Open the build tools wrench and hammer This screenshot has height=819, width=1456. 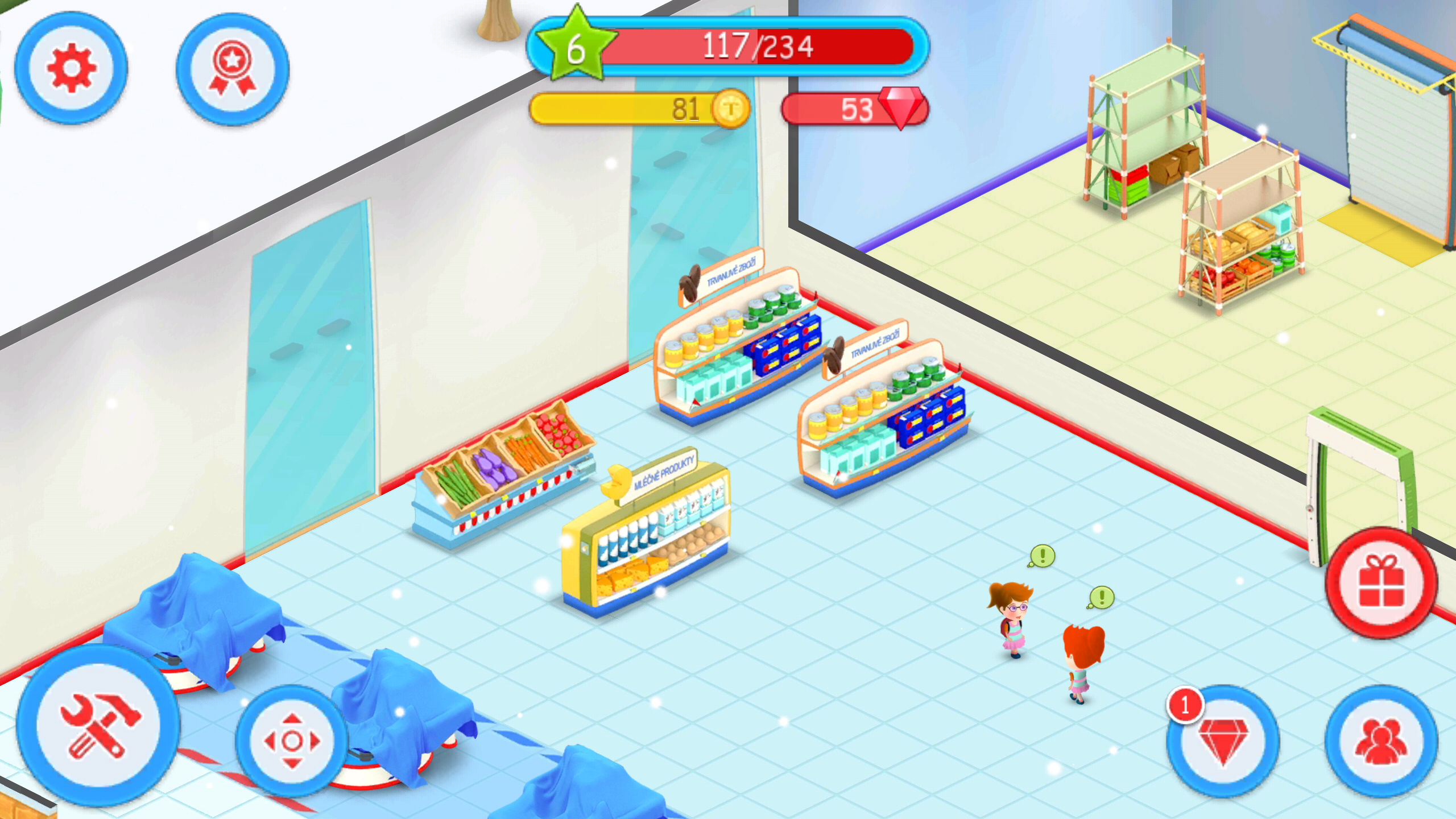tap(98, 725)
